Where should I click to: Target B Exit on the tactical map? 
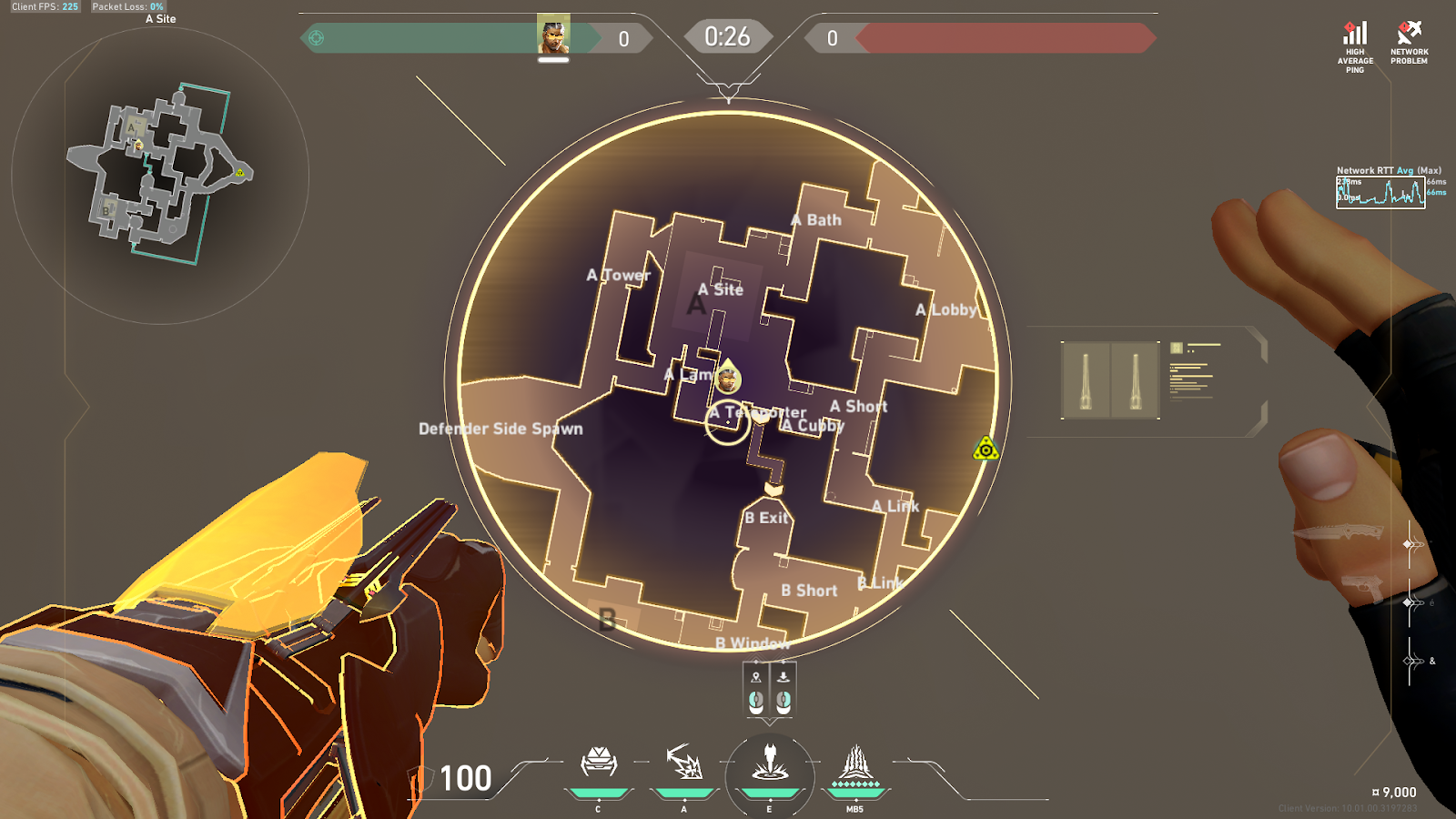767,518
